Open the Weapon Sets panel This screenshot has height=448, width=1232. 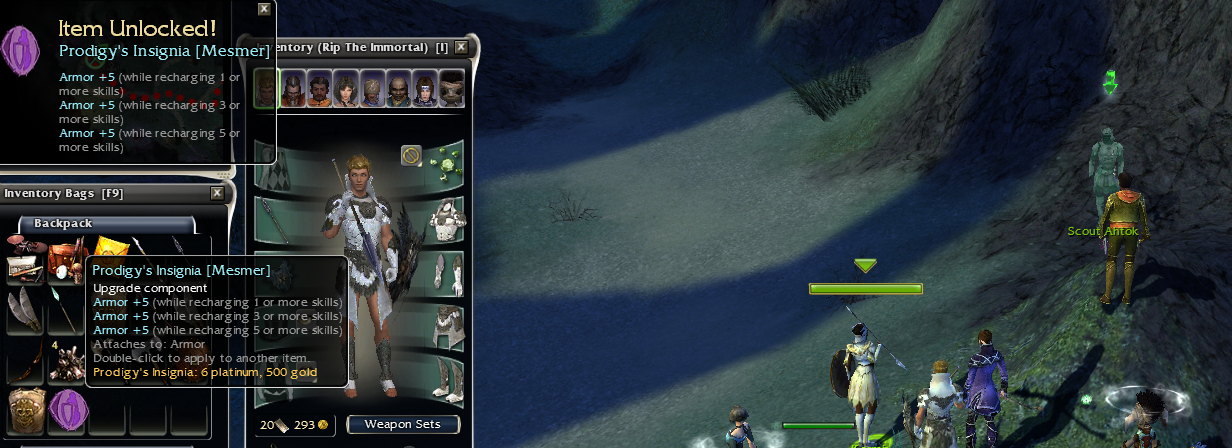[x=403, y=424]
